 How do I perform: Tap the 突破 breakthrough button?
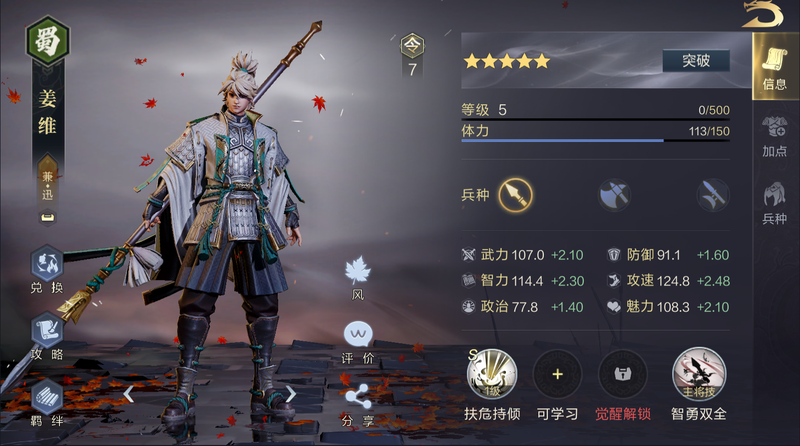pyautogui.click(x=695, y=60)
